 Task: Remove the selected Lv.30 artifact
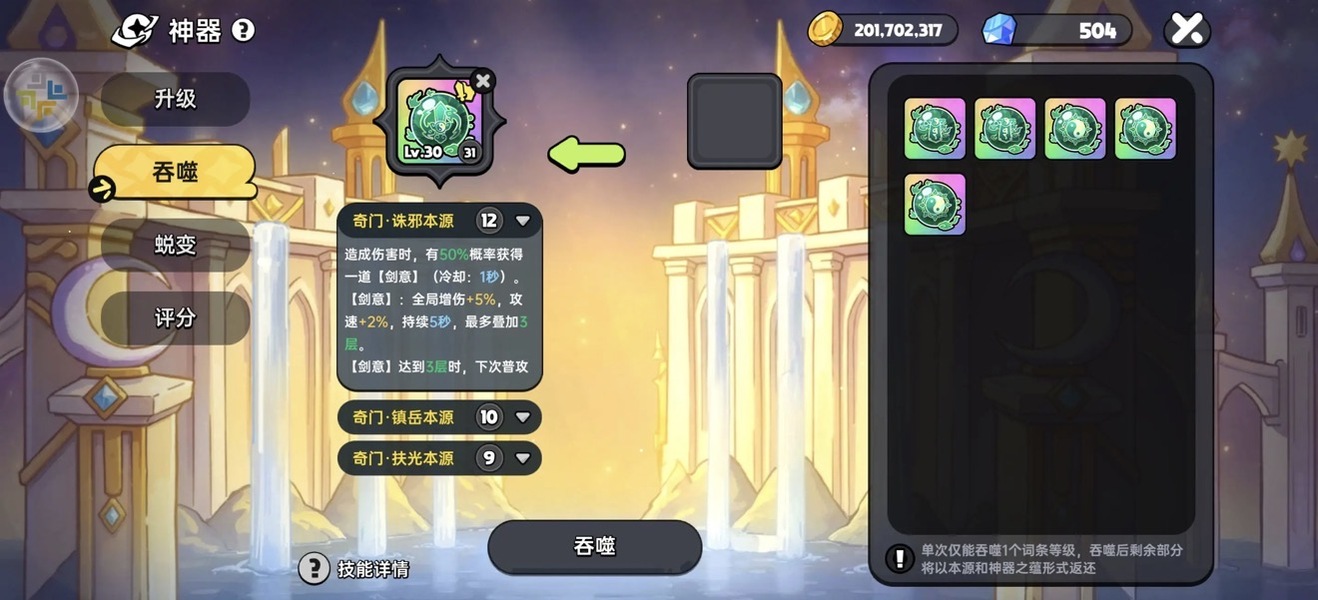click(x=483, y=81)
